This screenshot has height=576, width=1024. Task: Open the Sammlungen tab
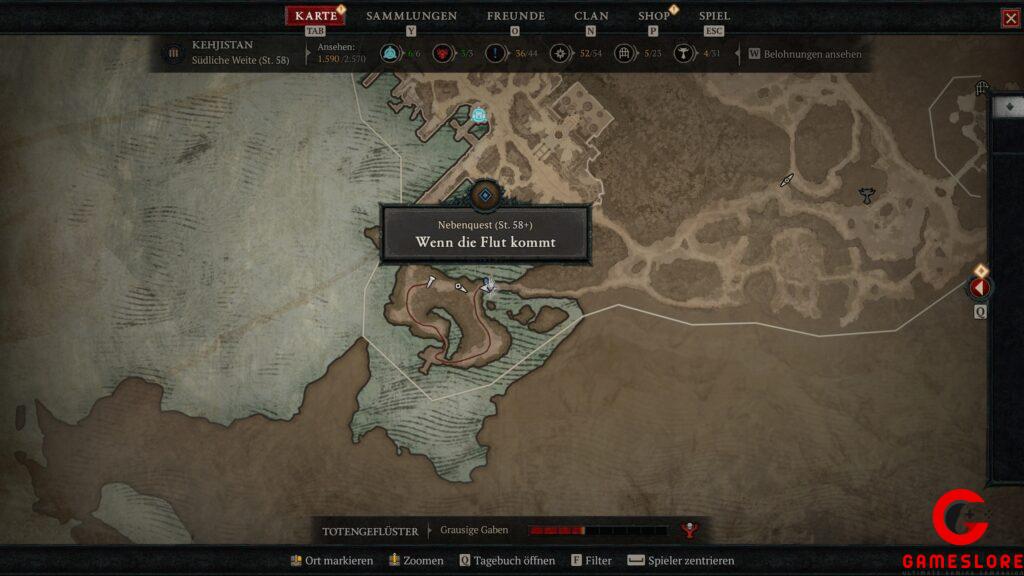411,16
